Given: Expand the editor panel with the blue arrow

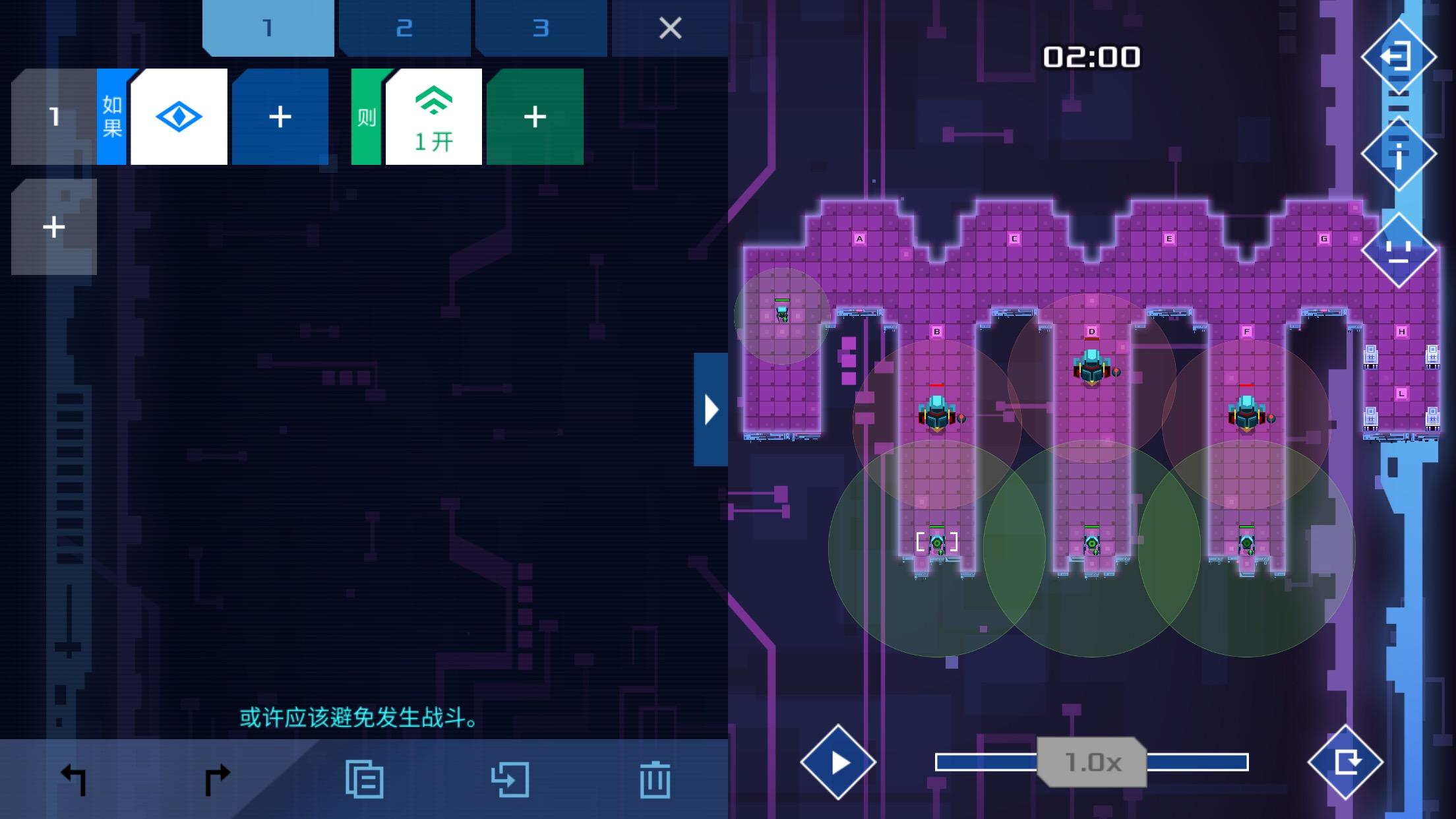Looking at the screenshot, I should point(711,409).
